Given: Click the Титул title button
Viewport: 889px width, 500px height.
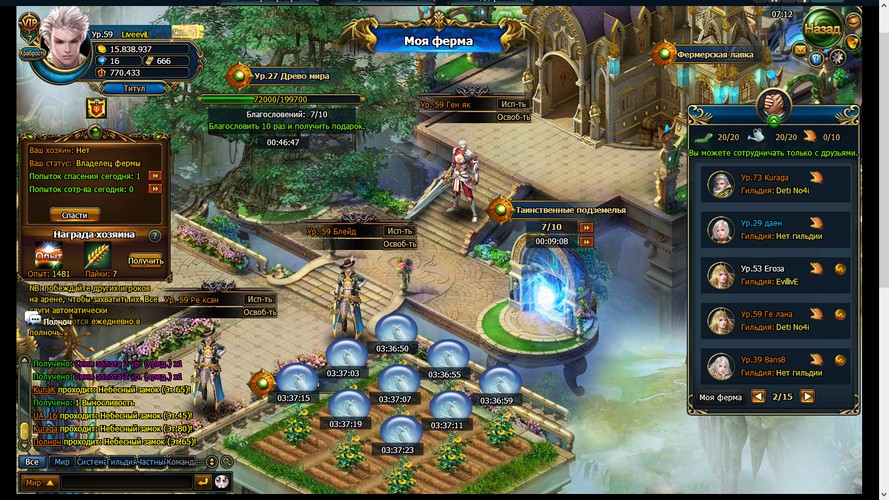Looking at the screenshot, I should (x=134, y=88).
